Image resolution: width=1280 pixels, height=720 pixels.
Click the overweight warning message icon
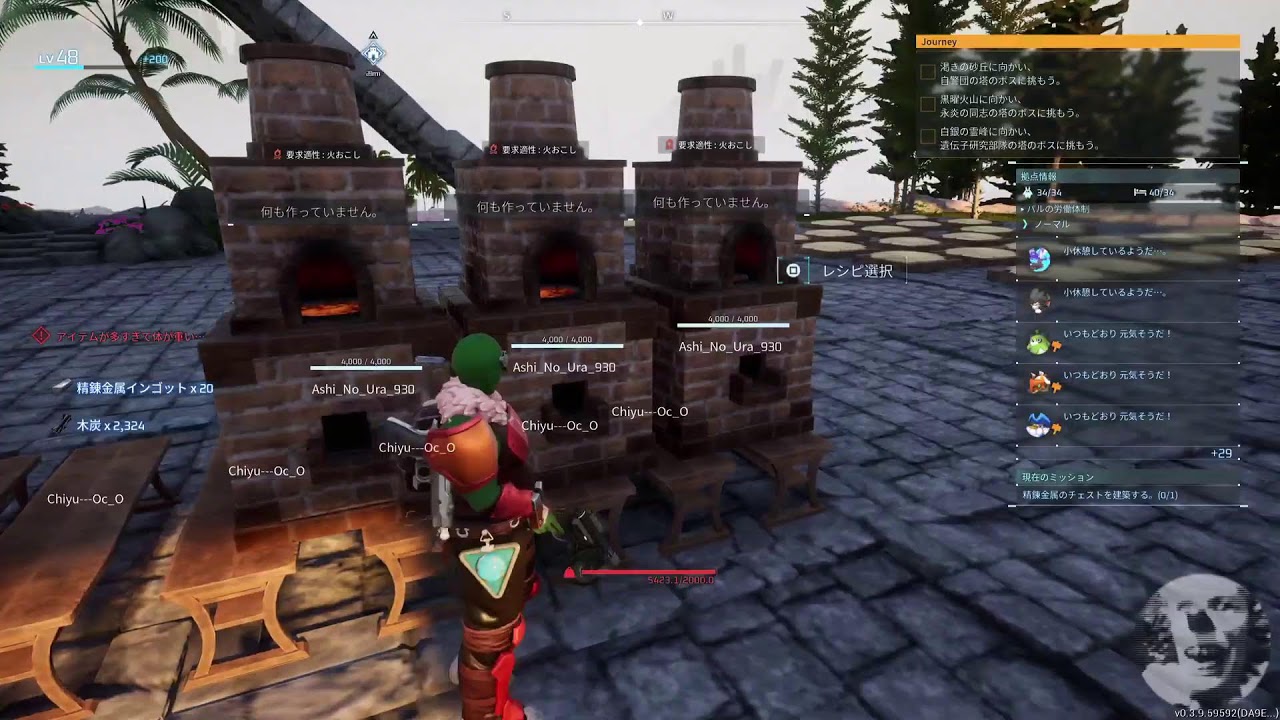point(41,336)
